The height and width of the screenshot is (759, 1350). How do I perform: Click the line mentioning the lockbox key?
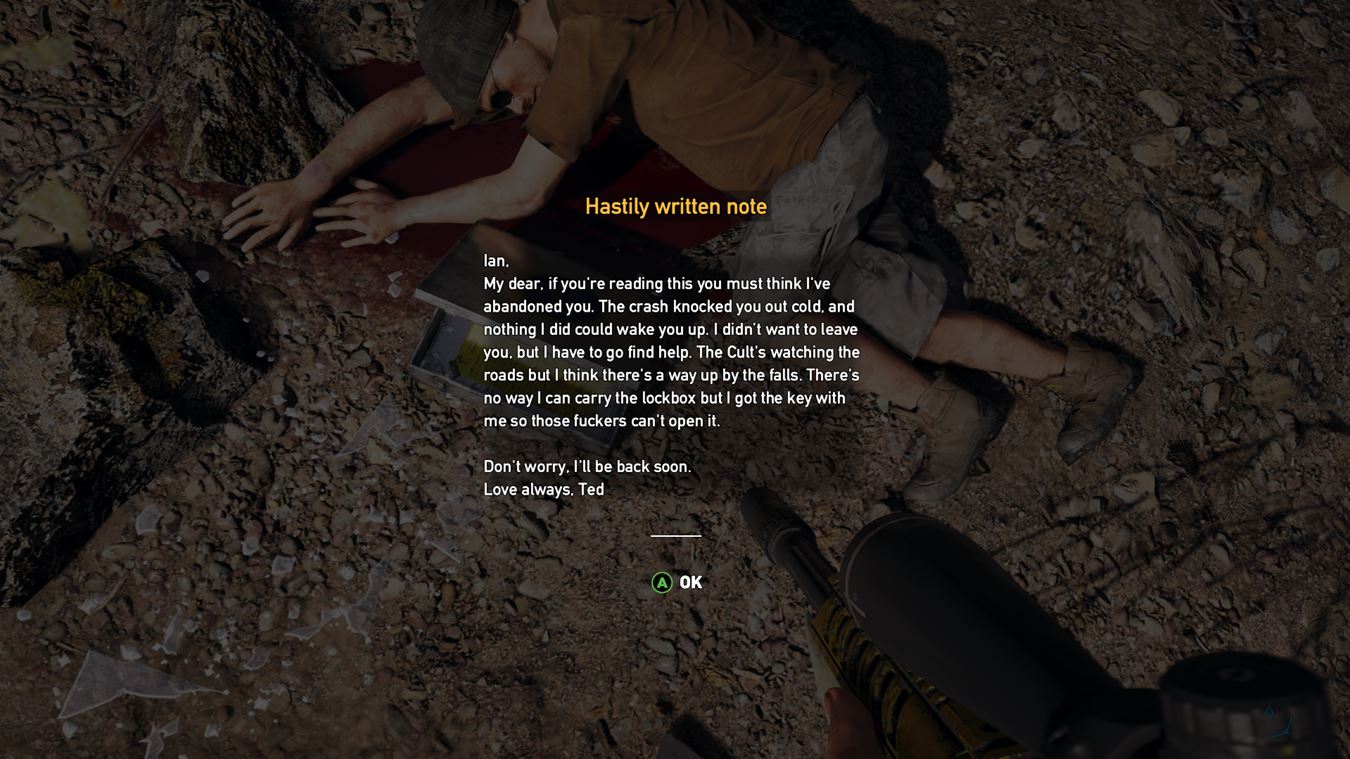point(665,397)
